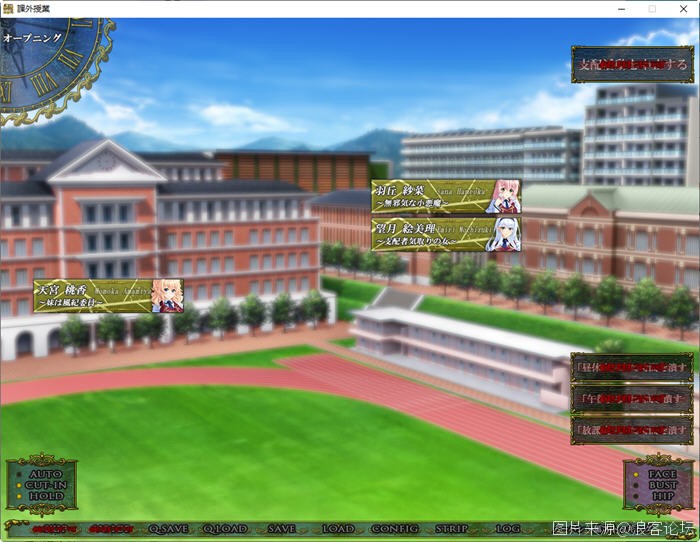Open the SAVE menu
The height and width of the screenshot is (542, 700).
tap(281, 528)
